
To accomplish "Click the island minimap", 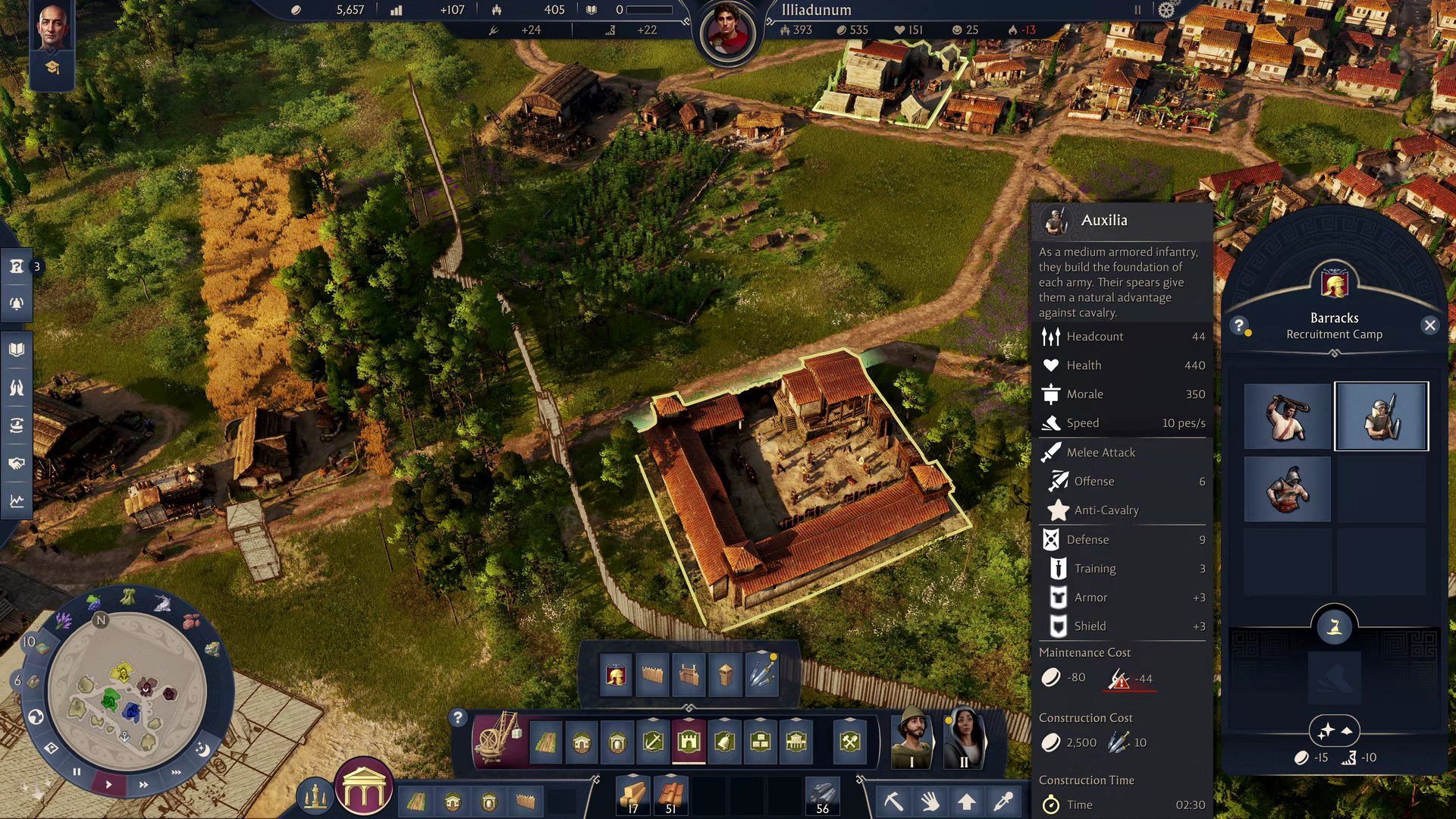I will click(126, 690).
